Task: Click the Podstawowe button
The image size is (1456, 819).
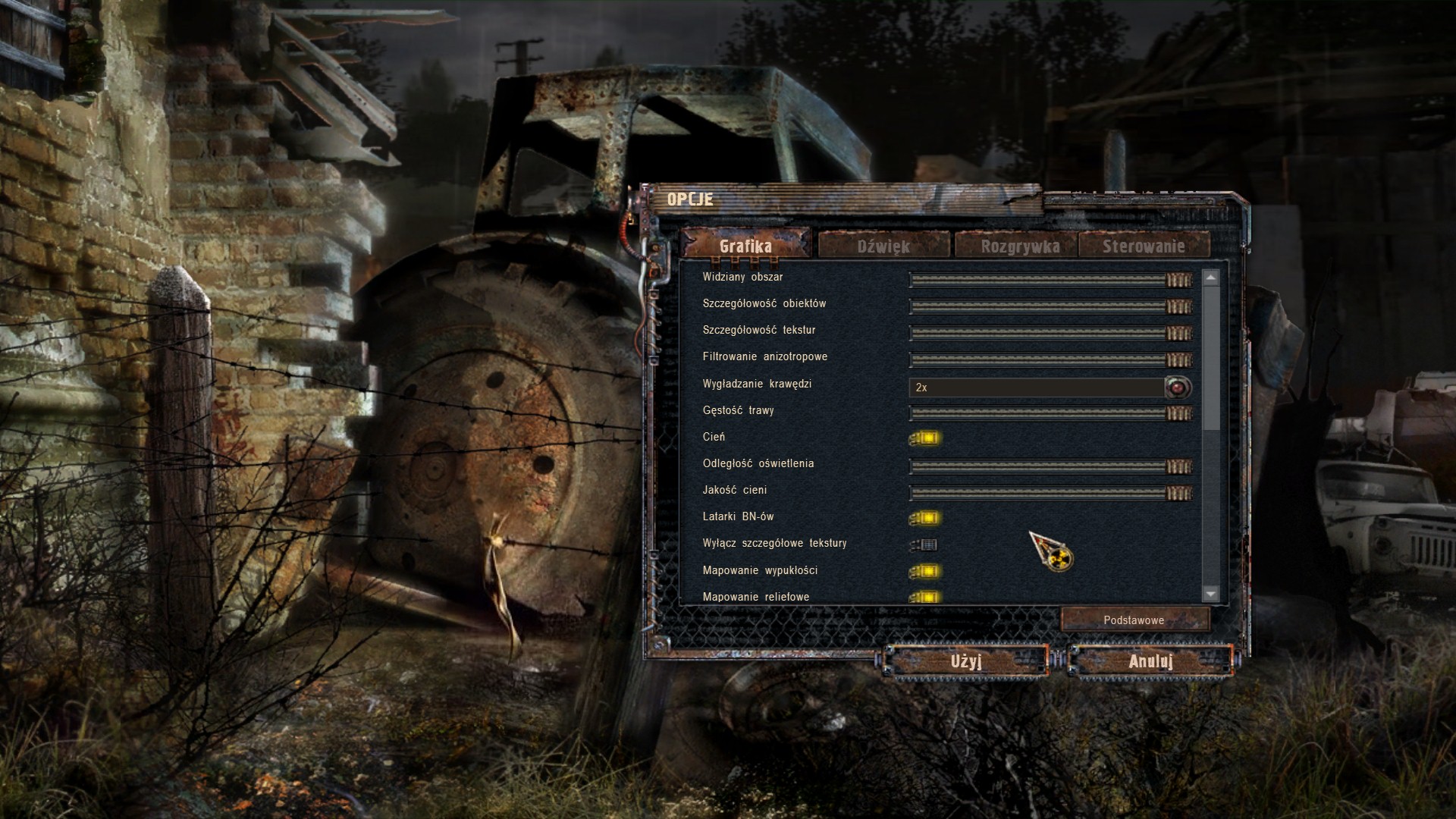Action: click(x=1134, y=620)
